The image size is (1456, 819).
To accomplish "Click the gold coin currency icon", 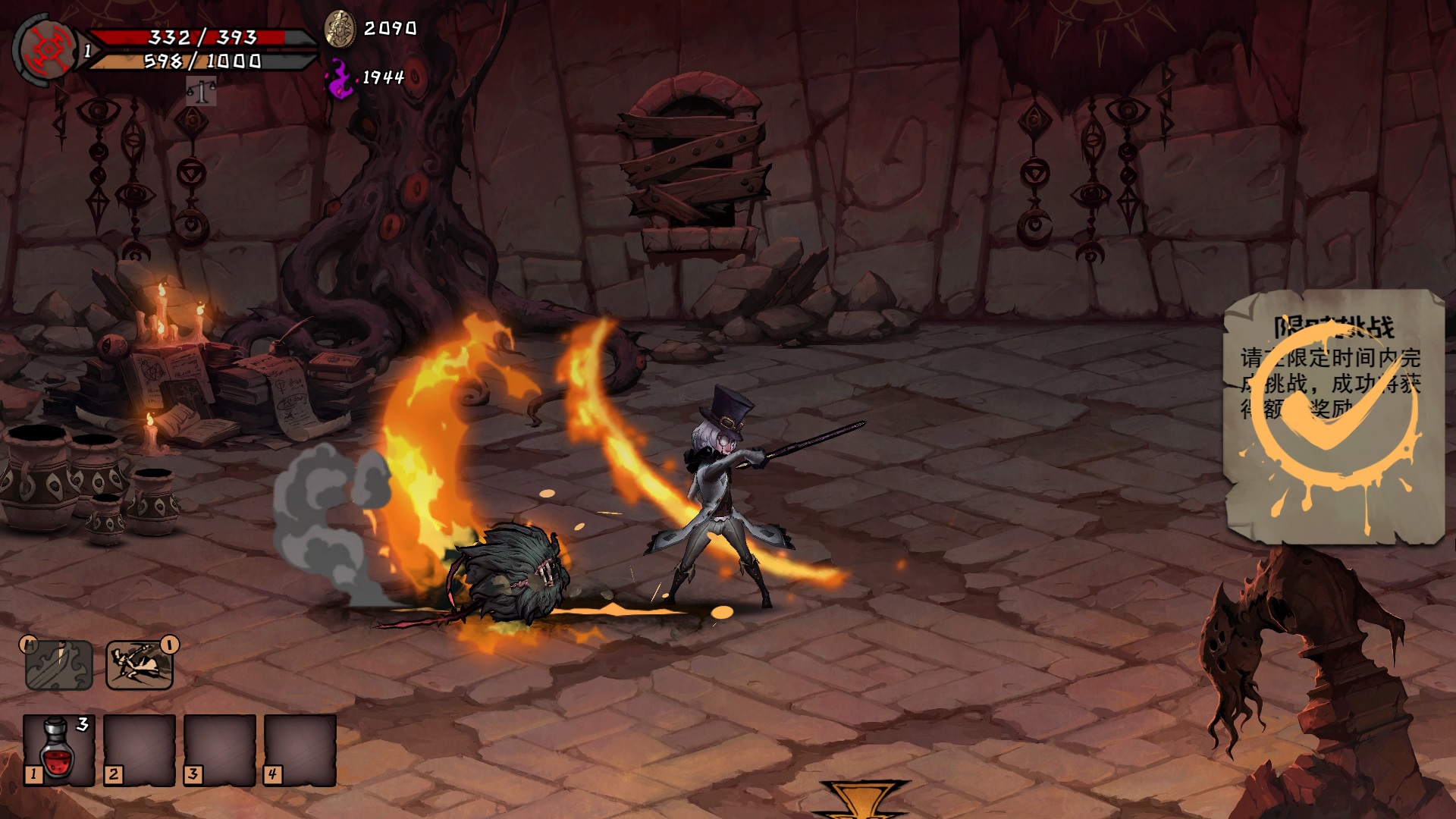I will click(x=340, y=29).
